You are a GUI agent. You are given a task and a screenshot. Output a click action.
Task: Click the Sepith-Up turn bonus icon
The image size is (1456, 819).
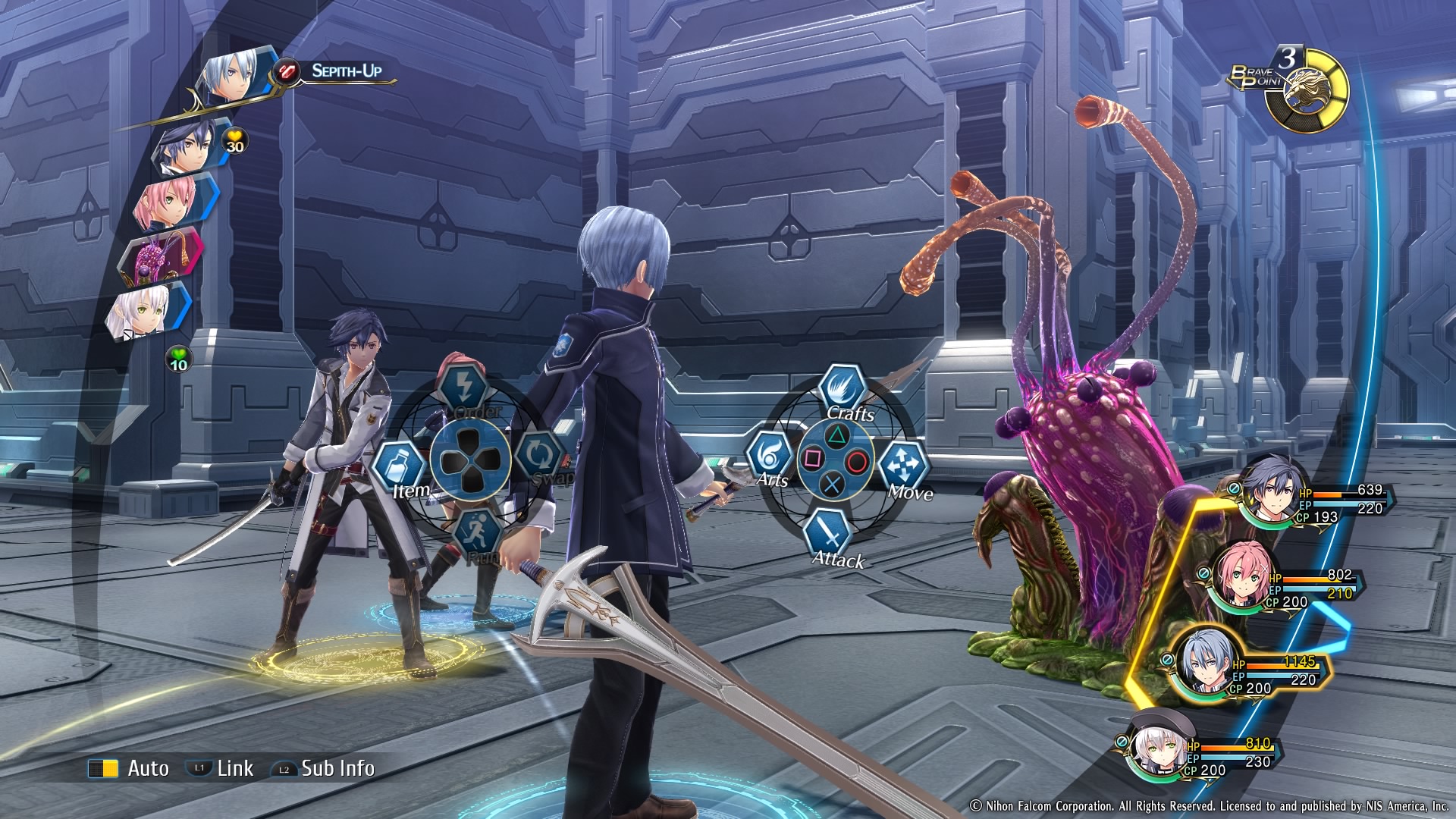point(288,71)
